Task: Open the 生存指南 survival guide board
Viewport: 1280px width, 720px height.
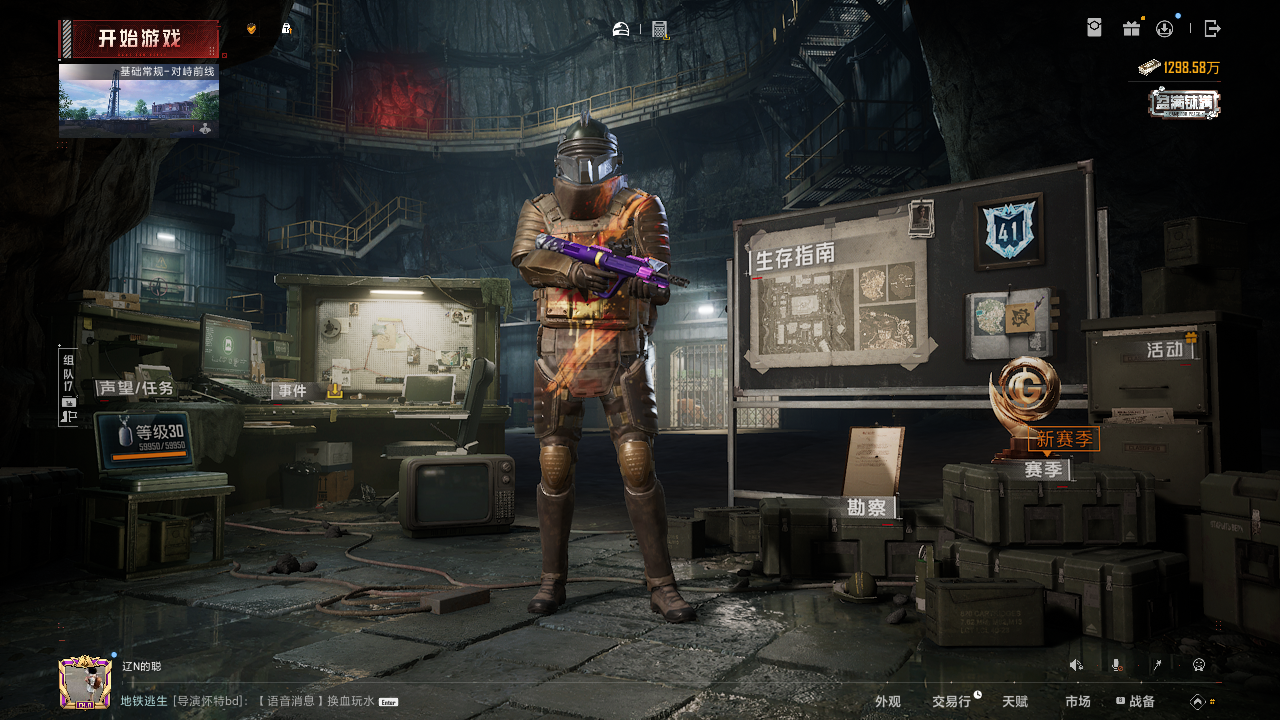Action: click(x=795, y=258)
